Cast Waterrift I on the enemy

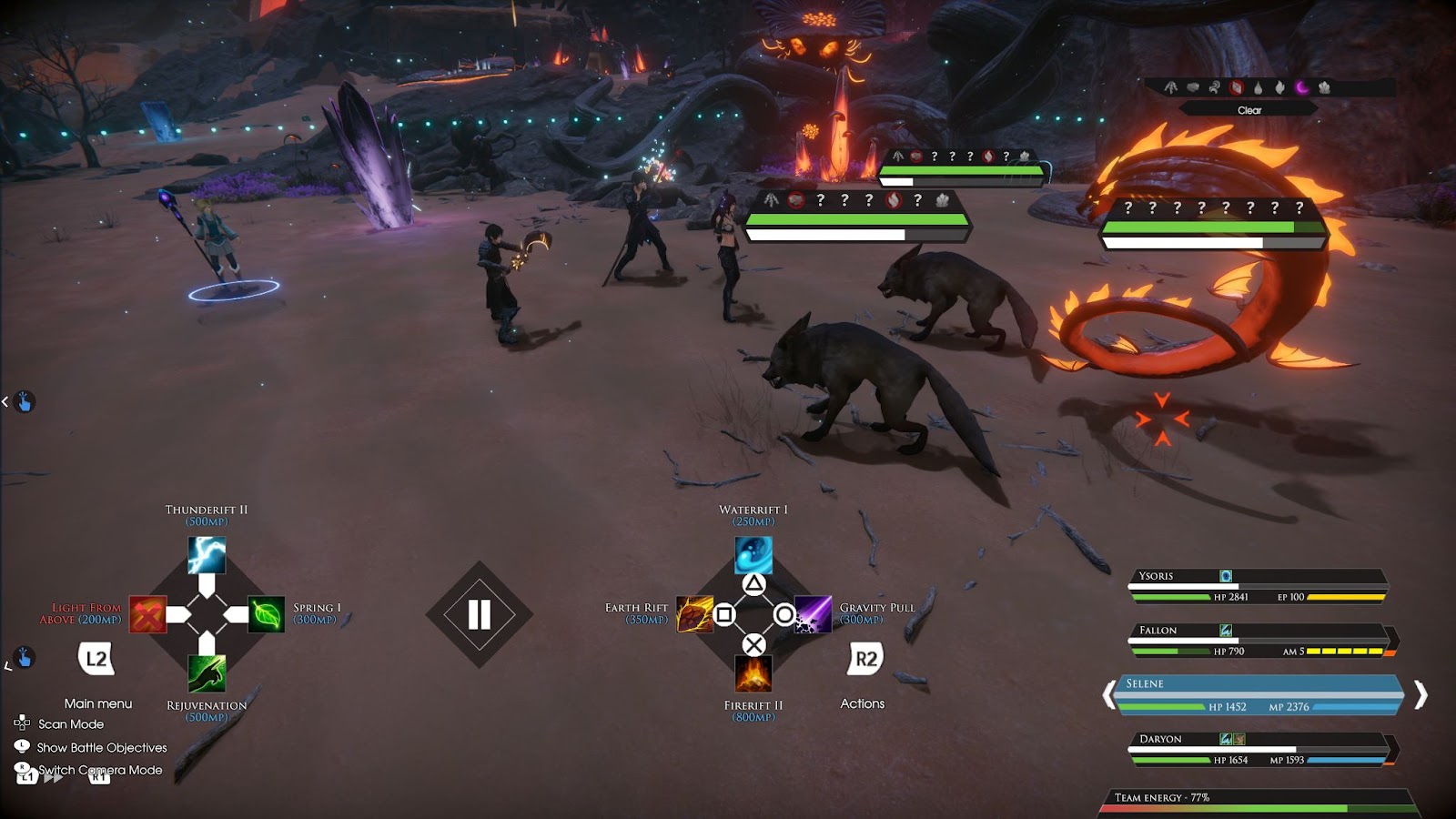753,555
